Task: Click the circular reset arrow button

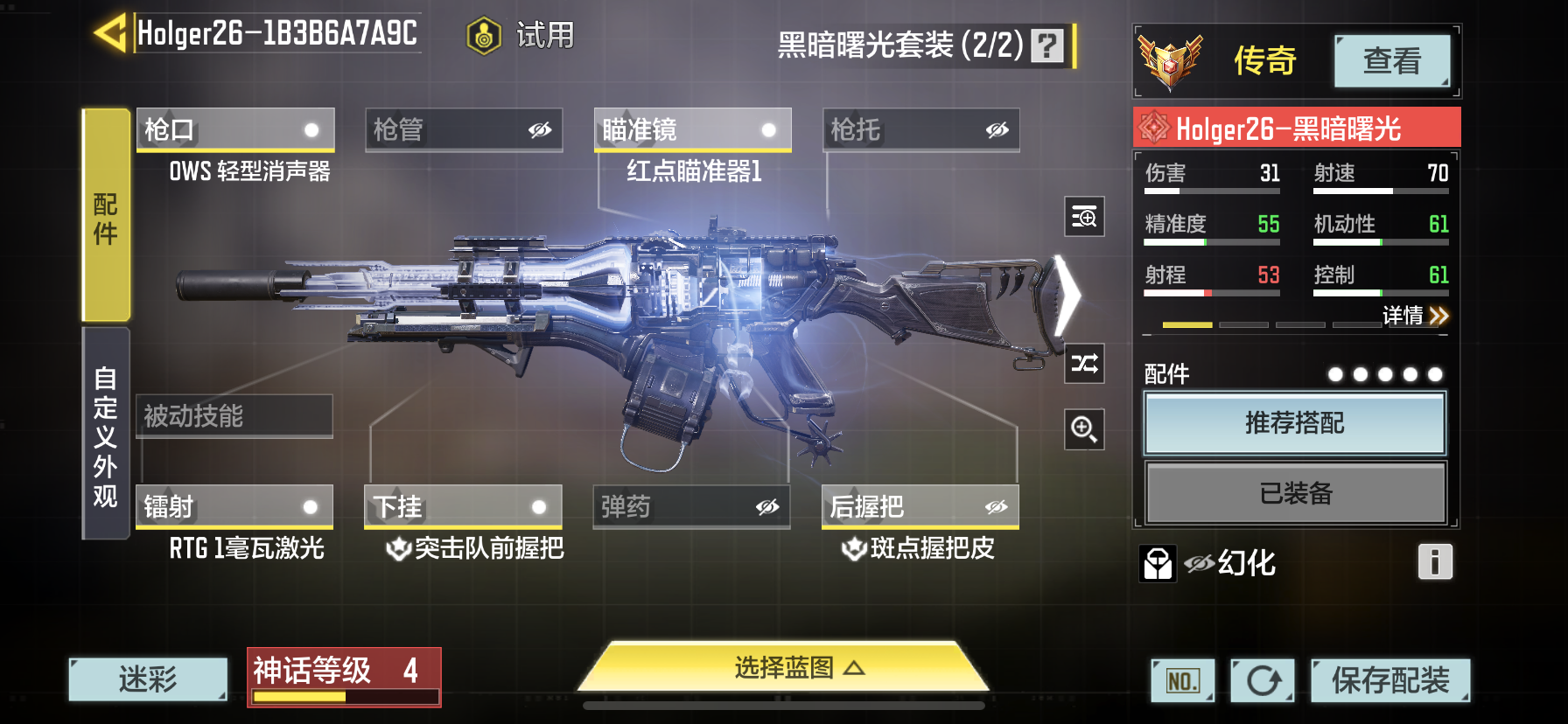Action: [x=1262, y=680]
